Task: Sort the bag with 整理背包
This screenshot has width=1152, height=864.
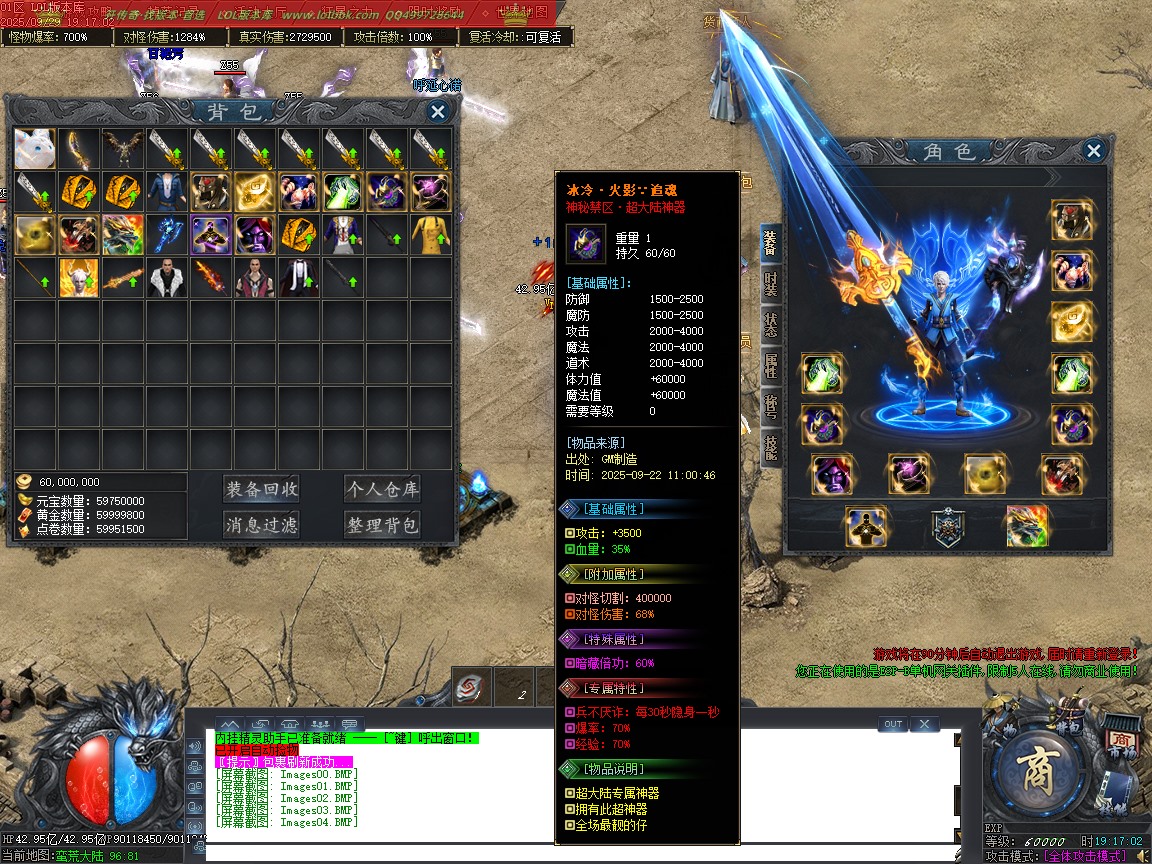Action: coord(382,524)
